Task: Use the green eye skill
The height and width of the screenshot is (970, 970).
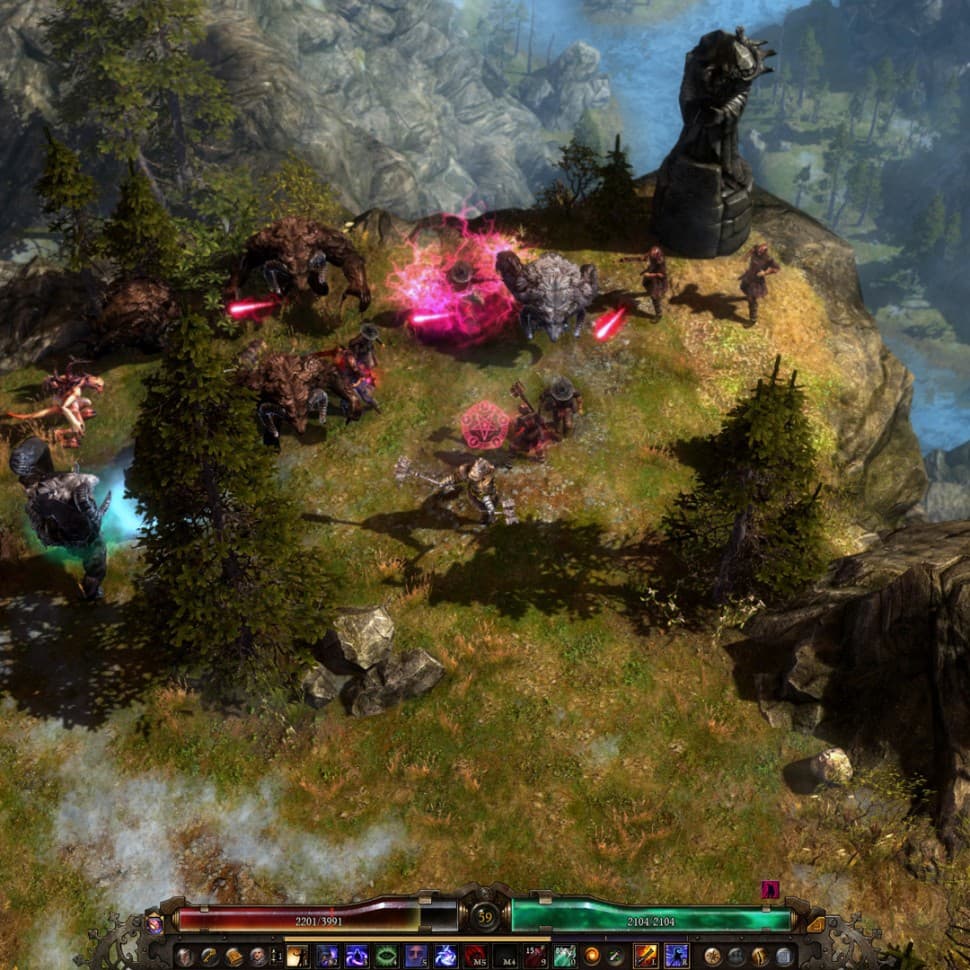Action: [386, 956]
